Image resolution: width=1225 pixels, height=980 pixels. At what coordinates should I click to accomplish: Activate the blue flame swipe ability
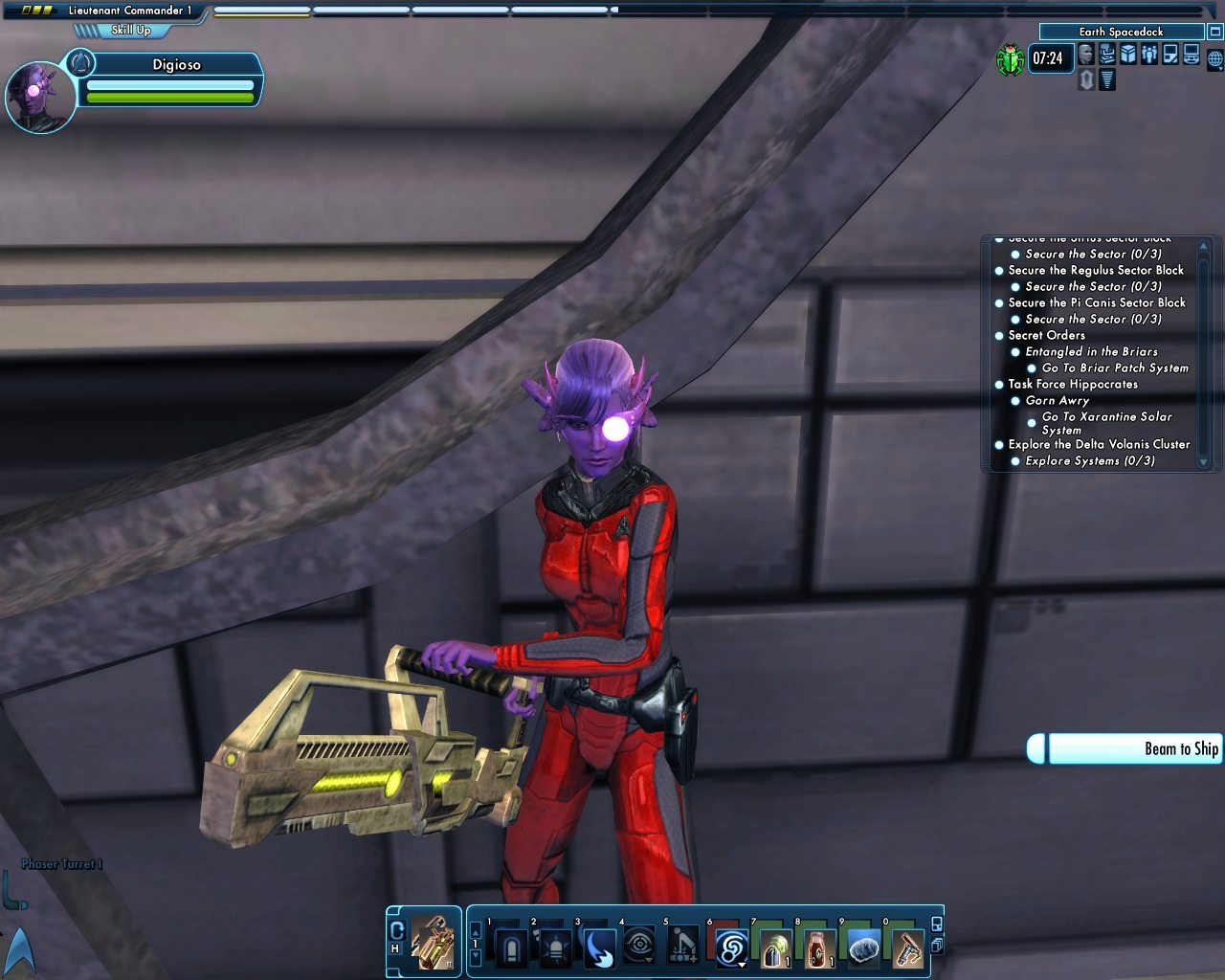click(599, 948)
